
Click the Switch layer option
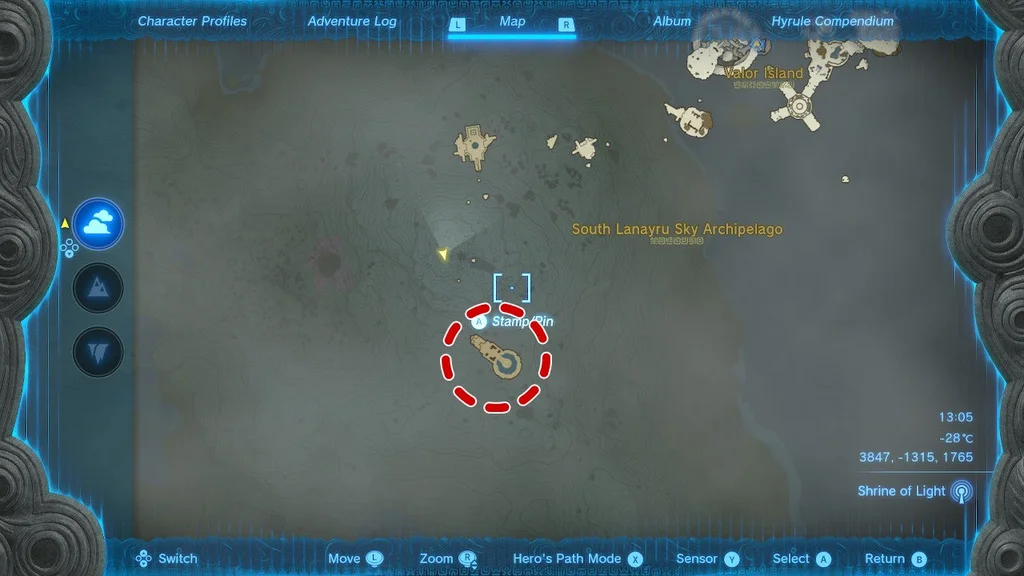click(167, 559)
